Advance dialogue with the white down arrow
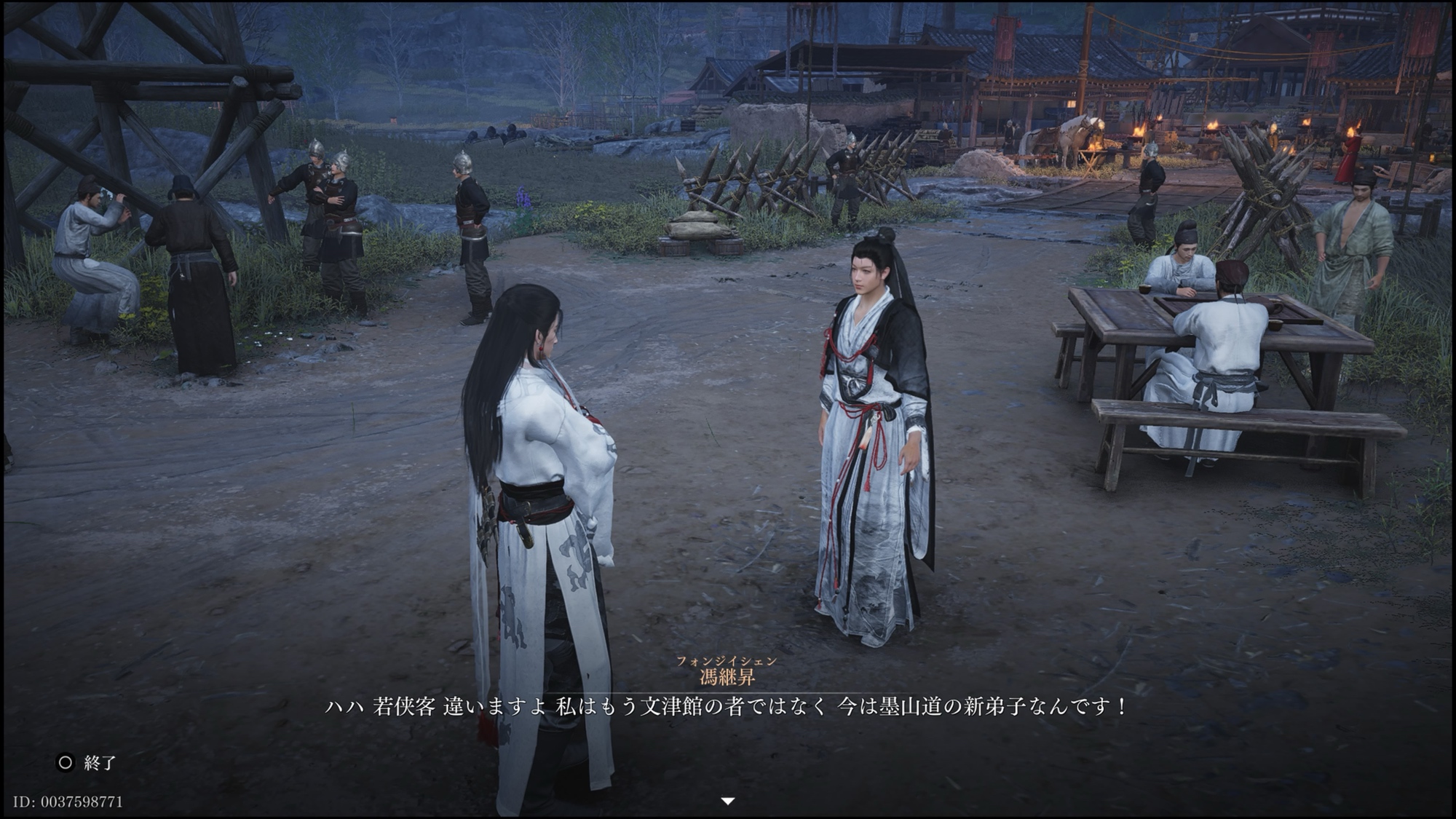Screen dimensions: 1456x819 point(727,801)
